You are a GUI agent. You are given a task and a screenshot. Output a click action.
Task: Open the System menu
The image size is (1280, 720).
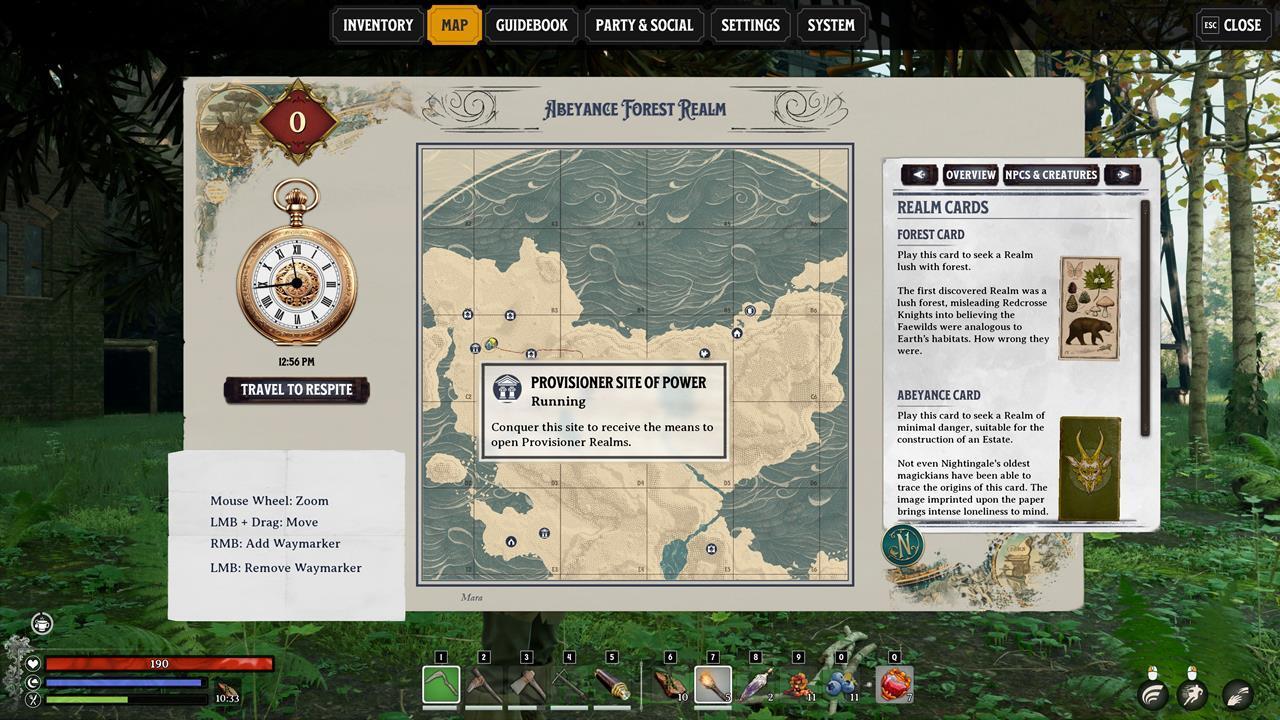pos(831,25)
